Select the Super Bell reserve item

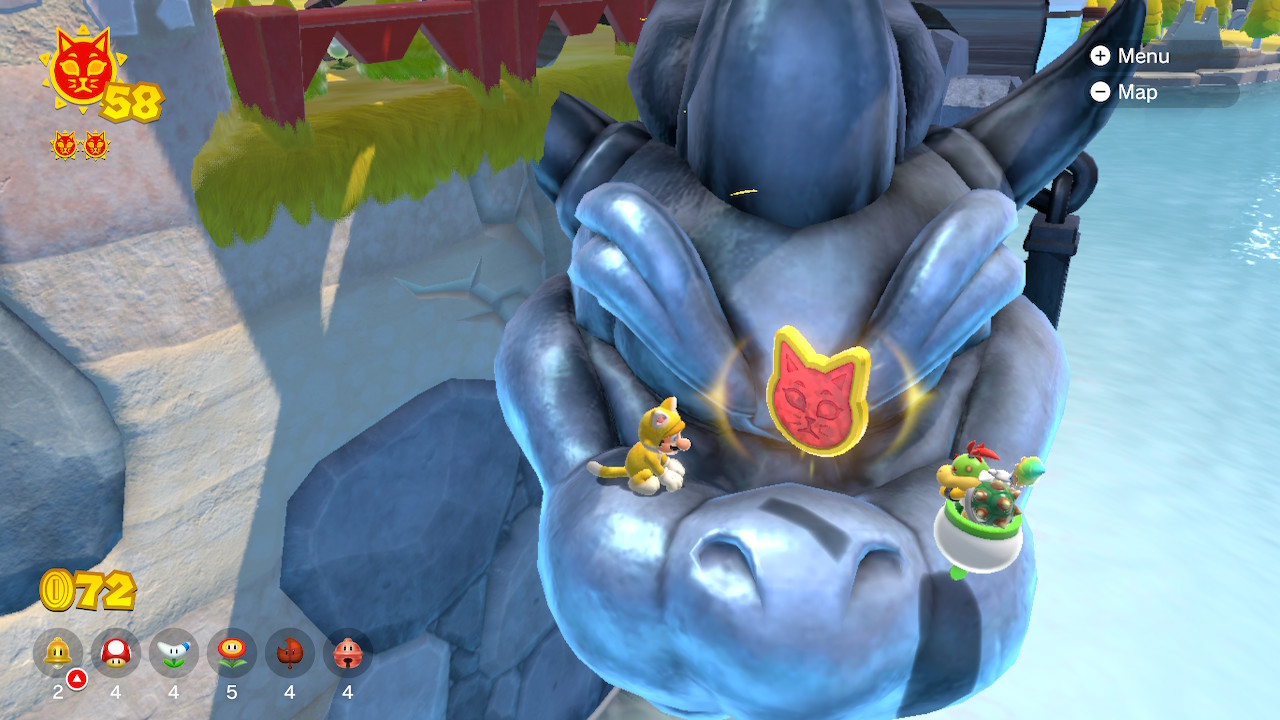[x=58, y=654]
